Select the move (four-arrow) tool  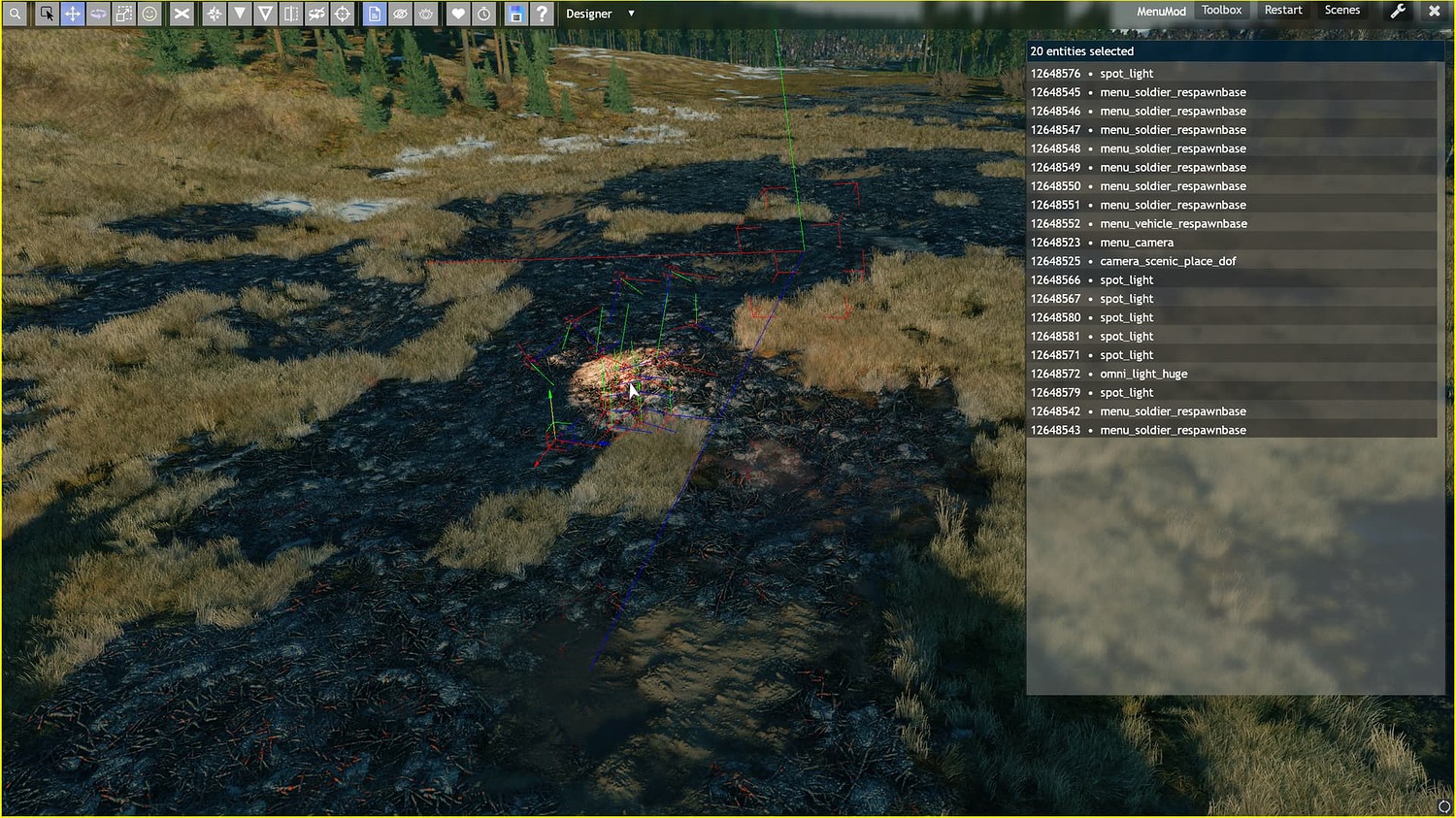tap(73, 14)
